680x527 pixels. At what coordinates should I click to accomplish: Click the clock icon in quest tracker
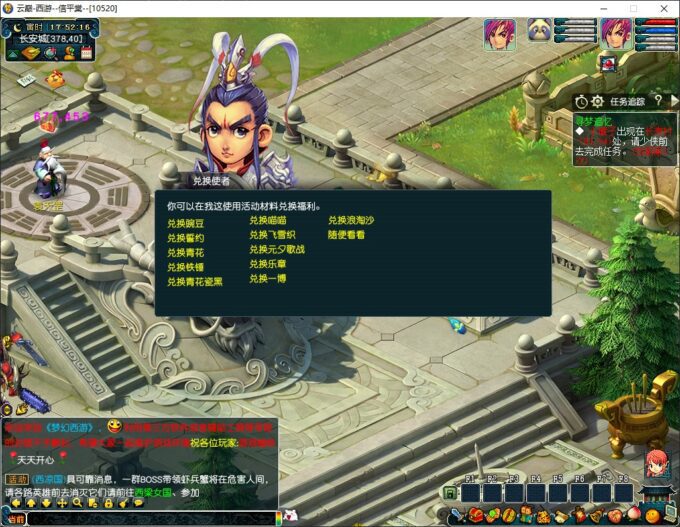tap(581, 101)
